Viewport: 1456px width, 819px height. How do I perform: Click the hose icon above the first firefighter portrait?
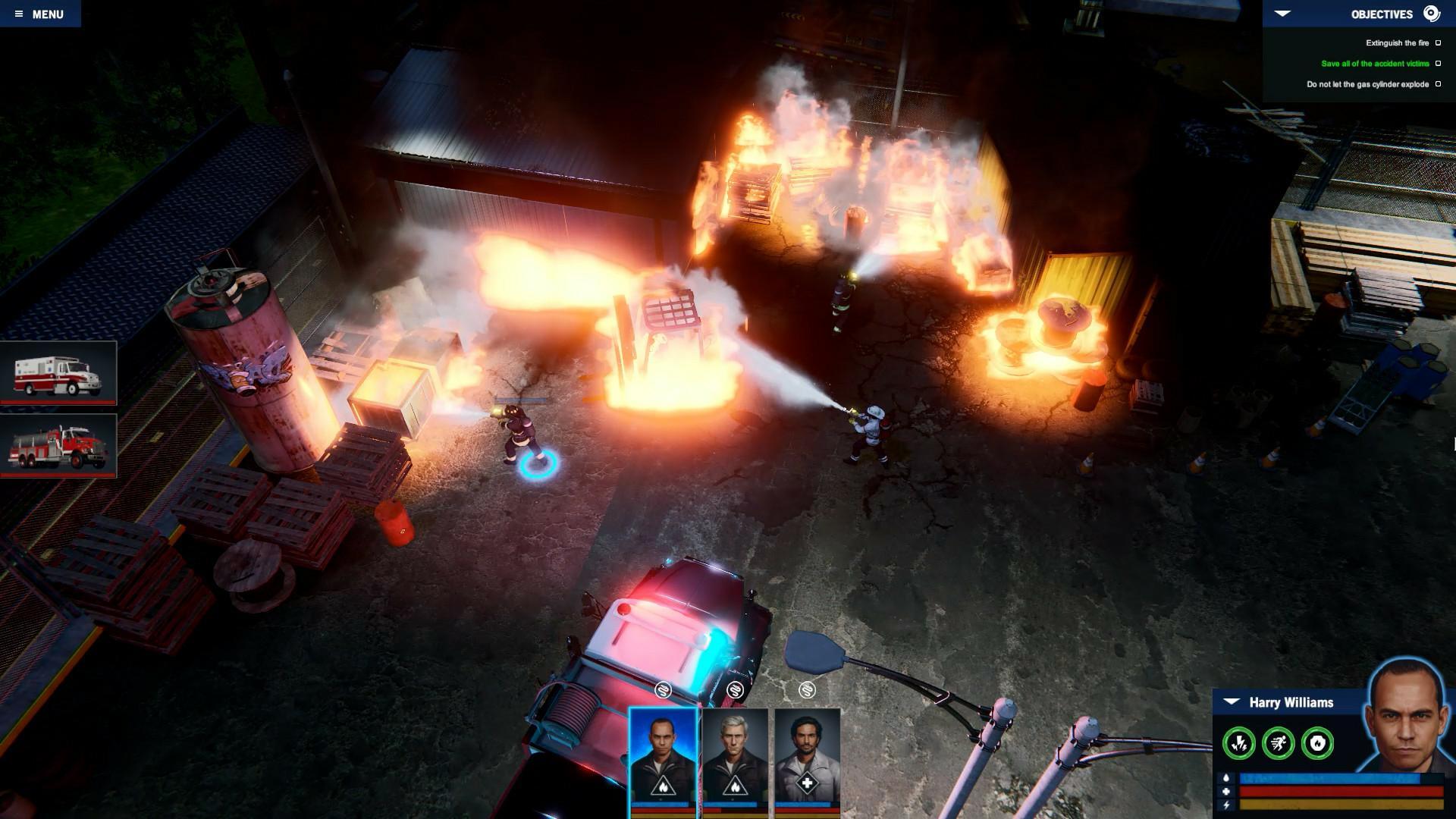pos(663,689)
